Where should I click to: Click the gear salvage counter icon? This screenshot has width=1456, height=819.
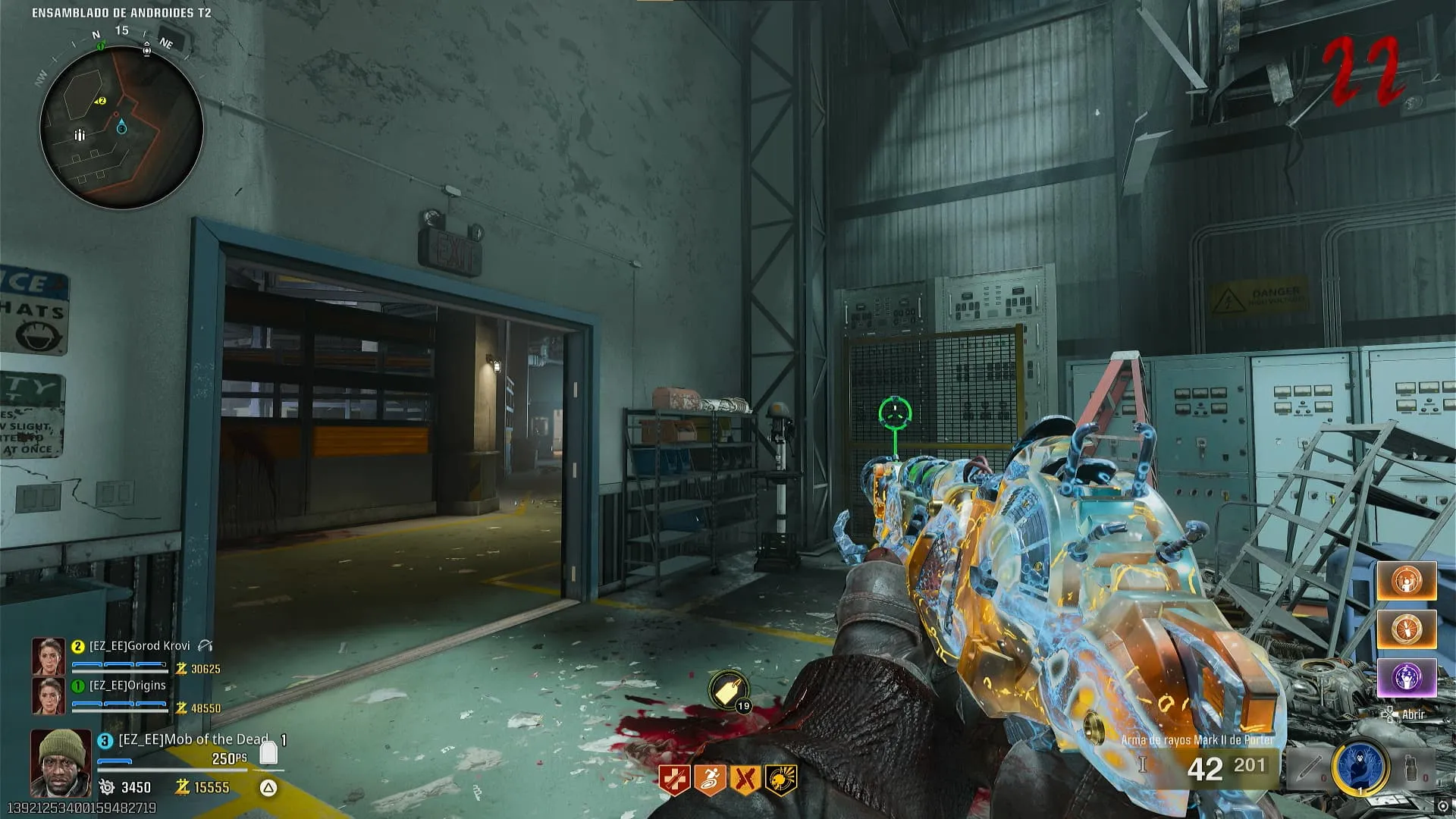107,788
